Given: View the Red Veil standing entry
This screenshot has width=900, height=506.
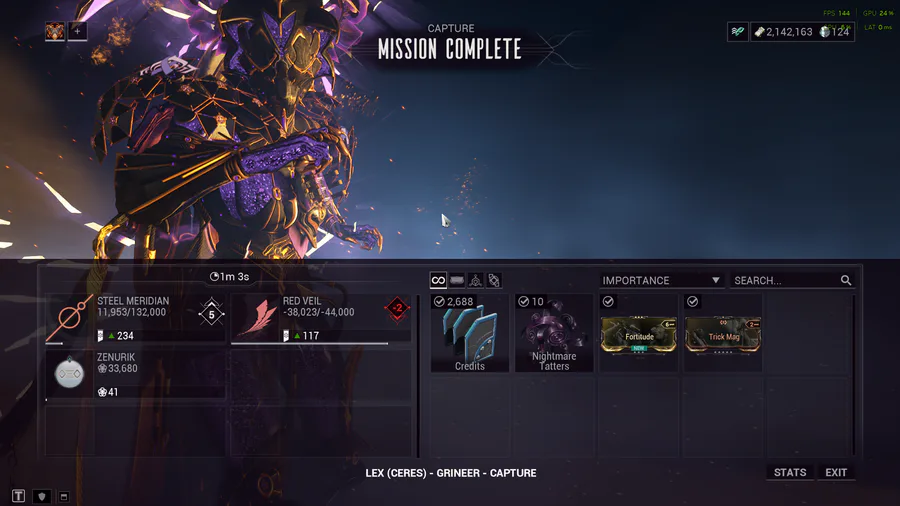Looking at the screenshot, I should click(321, 317).
